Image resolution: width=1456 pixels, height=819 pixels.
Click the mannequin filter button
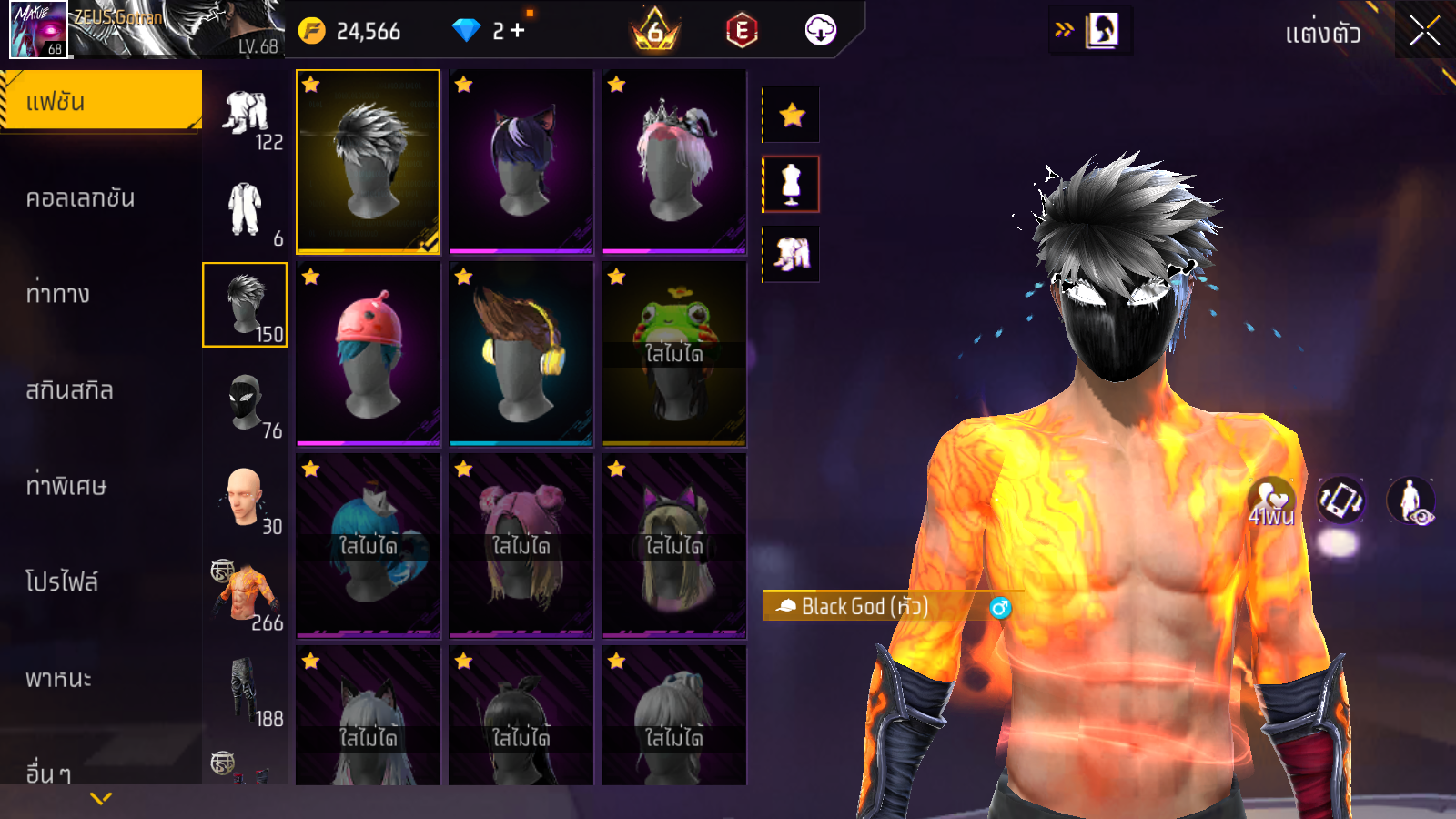pyautogui.click(x=792, y=184)
